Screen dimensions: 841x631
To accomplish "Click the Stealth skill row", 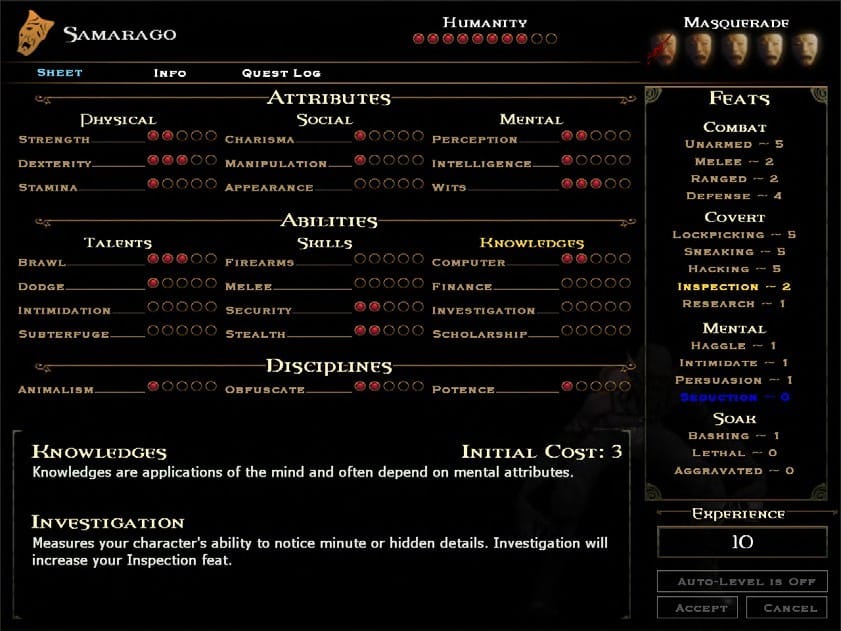I will [x=255, y=335].
